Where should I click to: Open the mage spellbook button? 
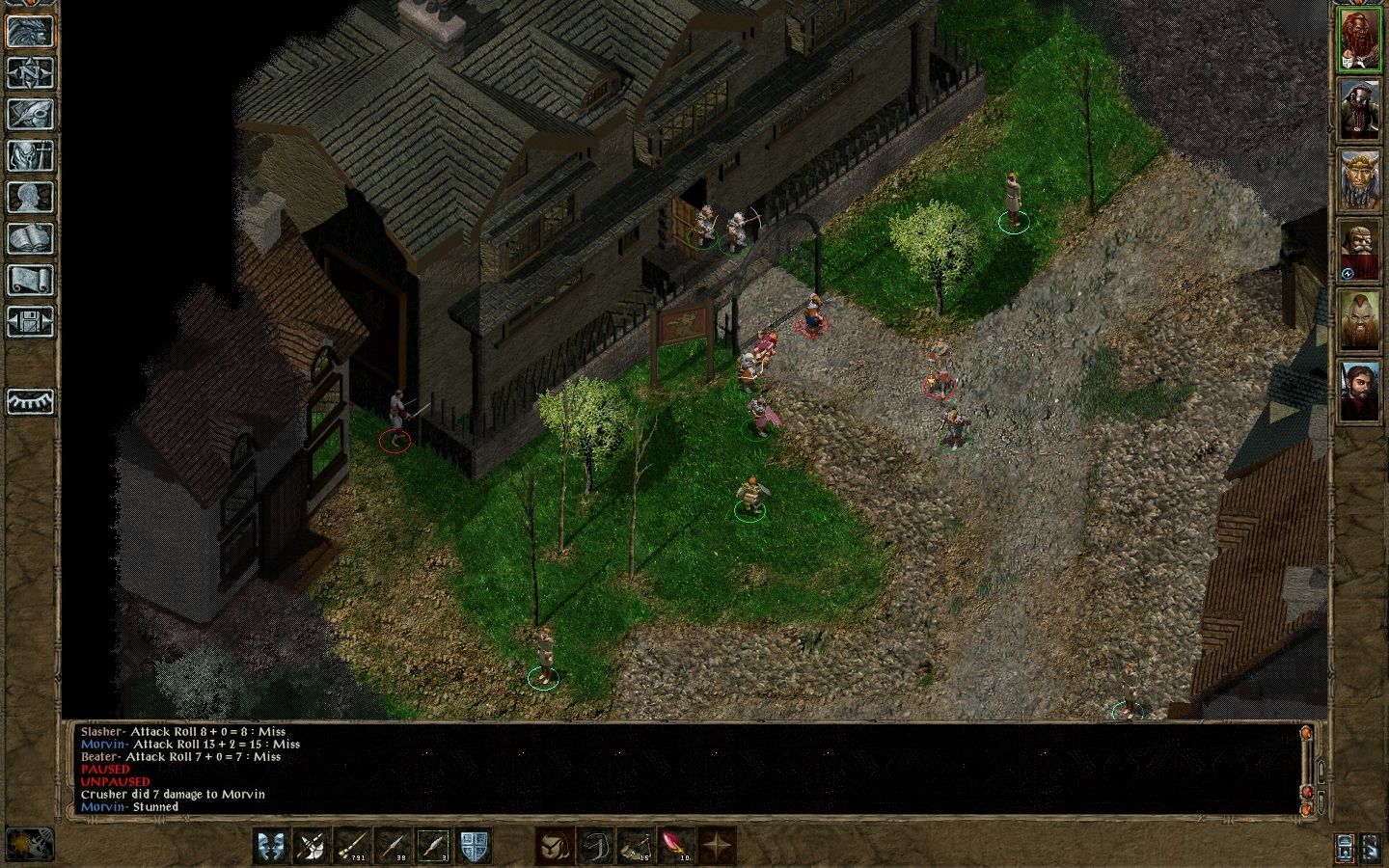tap(30, 238)
